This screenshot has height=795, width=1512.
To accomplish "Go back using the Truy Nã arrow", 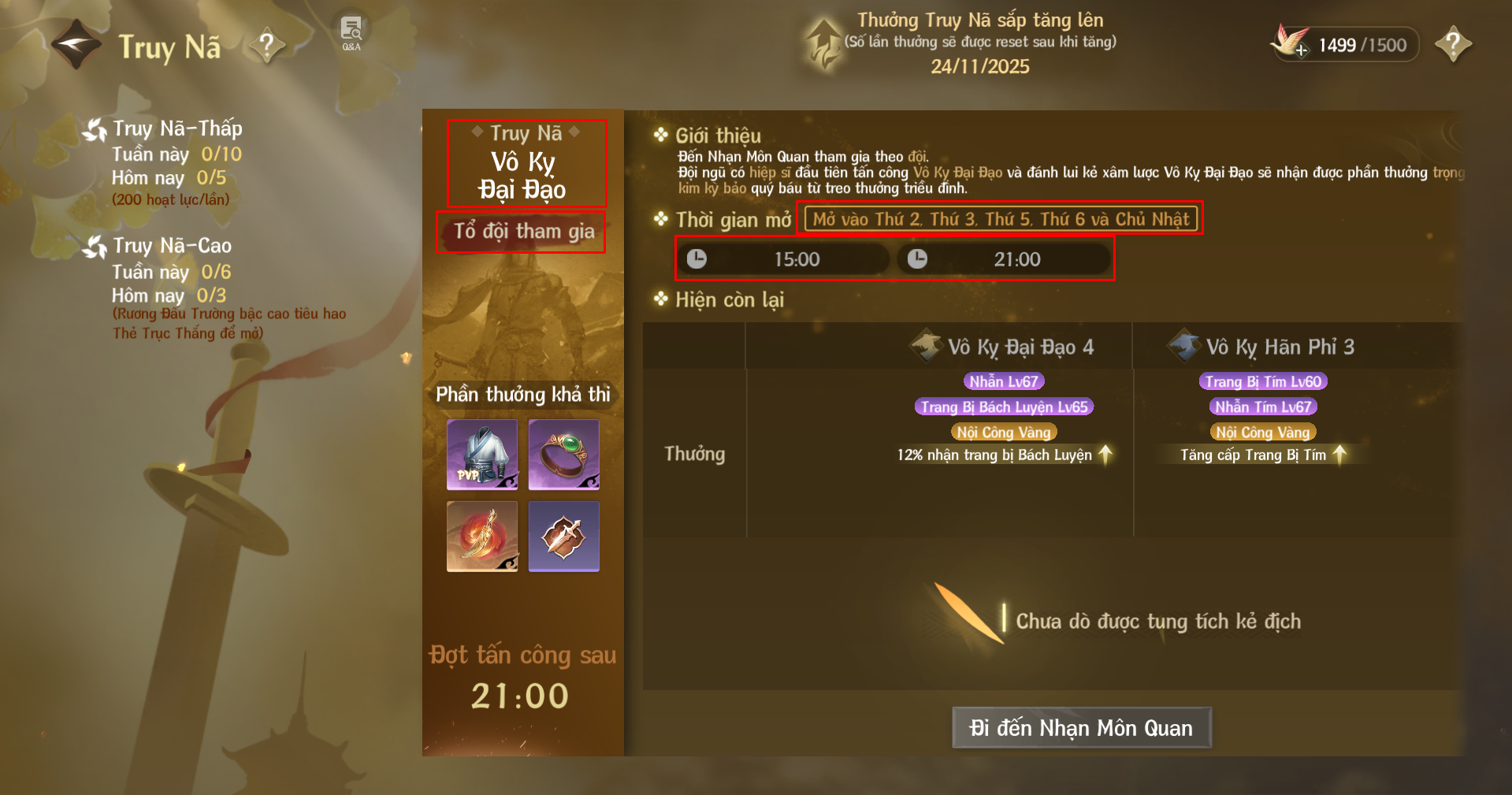I will 76,45.
